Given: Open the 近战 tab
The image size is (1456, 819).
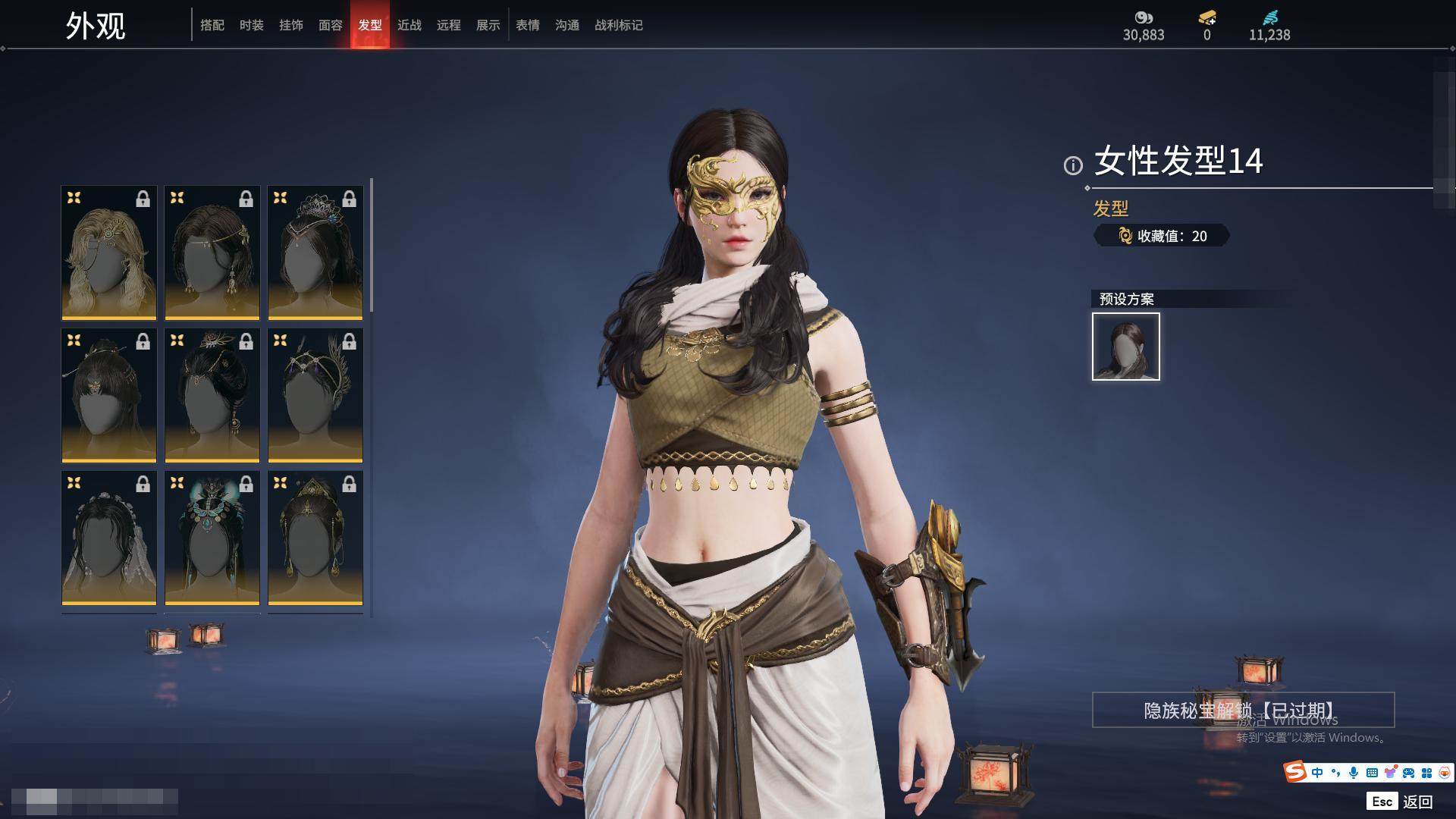Looking at the screenshot, I should click(409, 25).
